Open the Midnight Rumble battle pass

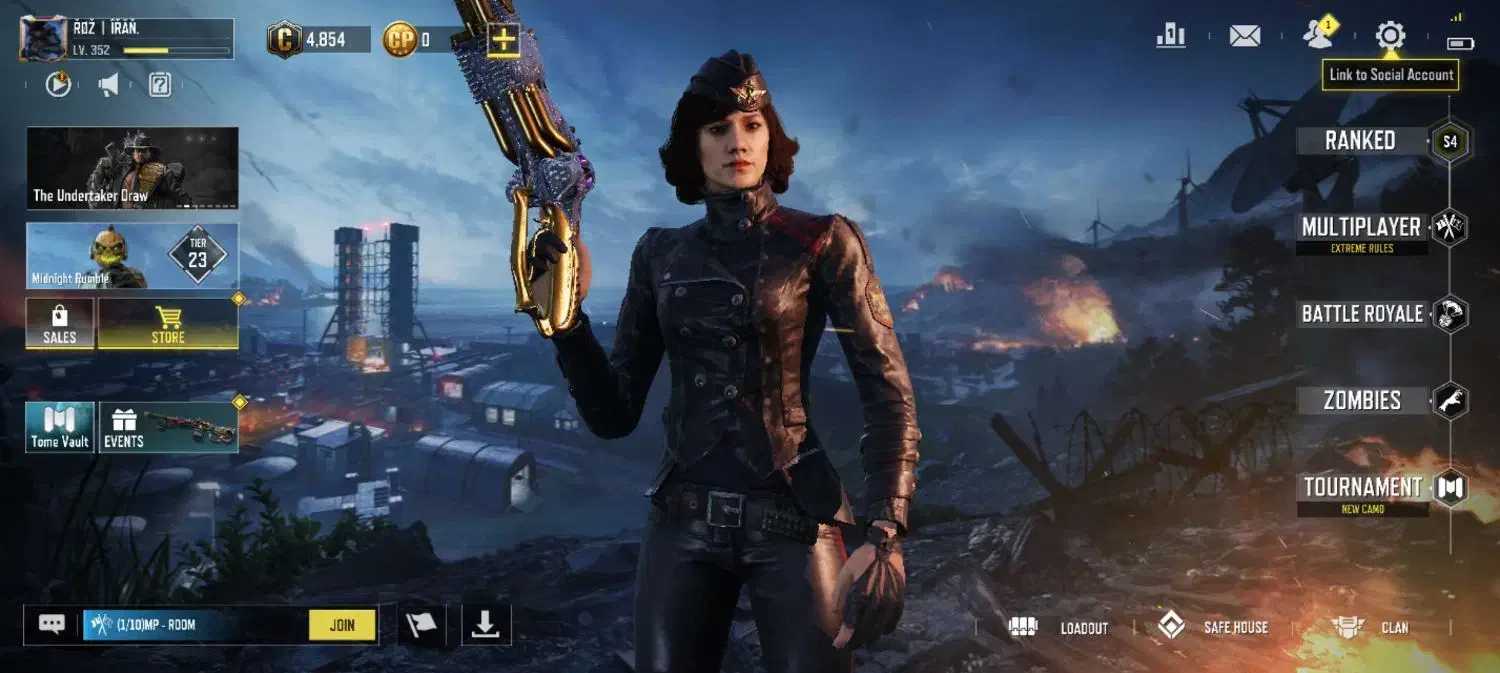[x=132, y=256]
